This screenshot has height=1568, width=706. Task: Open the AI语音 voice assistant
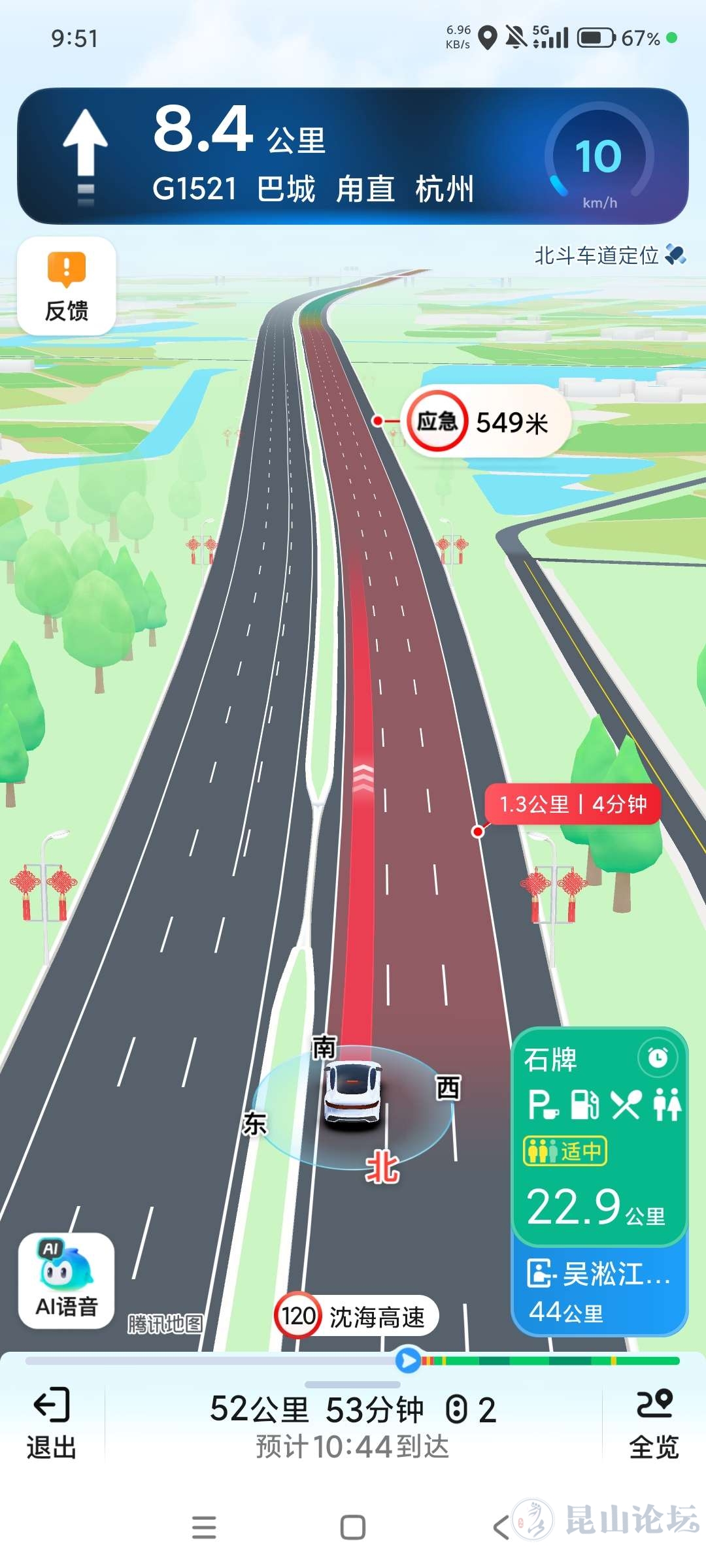pos(67,1281)
